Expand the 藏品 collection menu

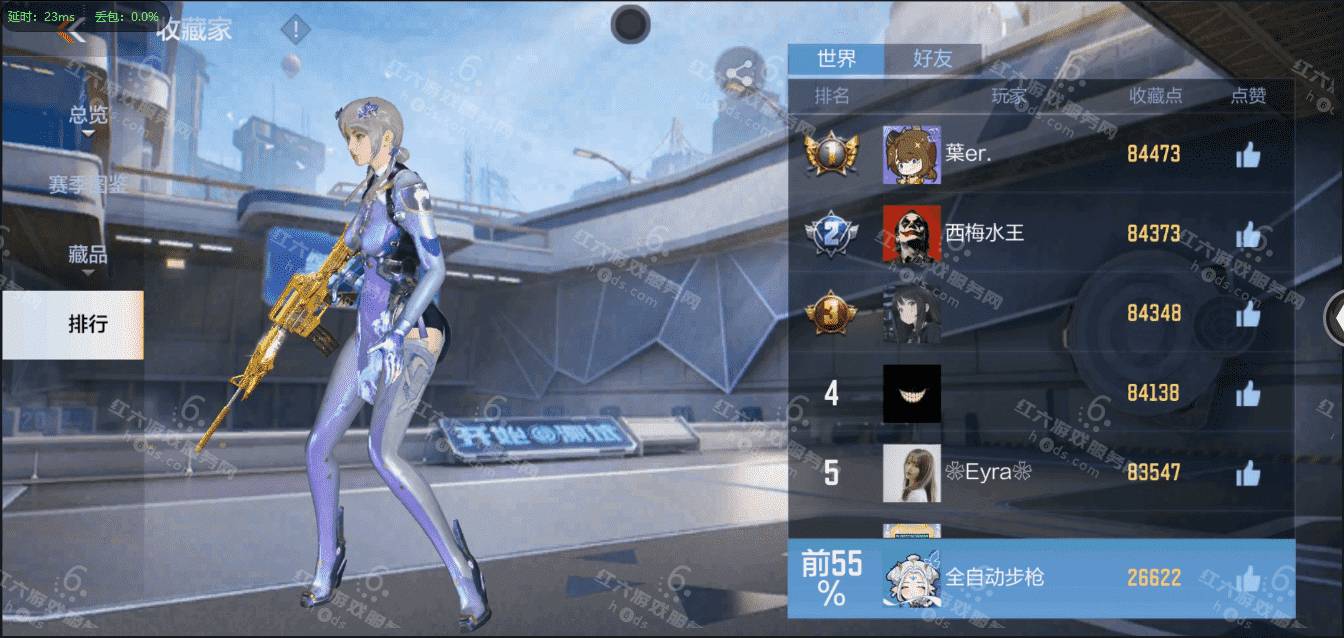(x=88, y=255)
